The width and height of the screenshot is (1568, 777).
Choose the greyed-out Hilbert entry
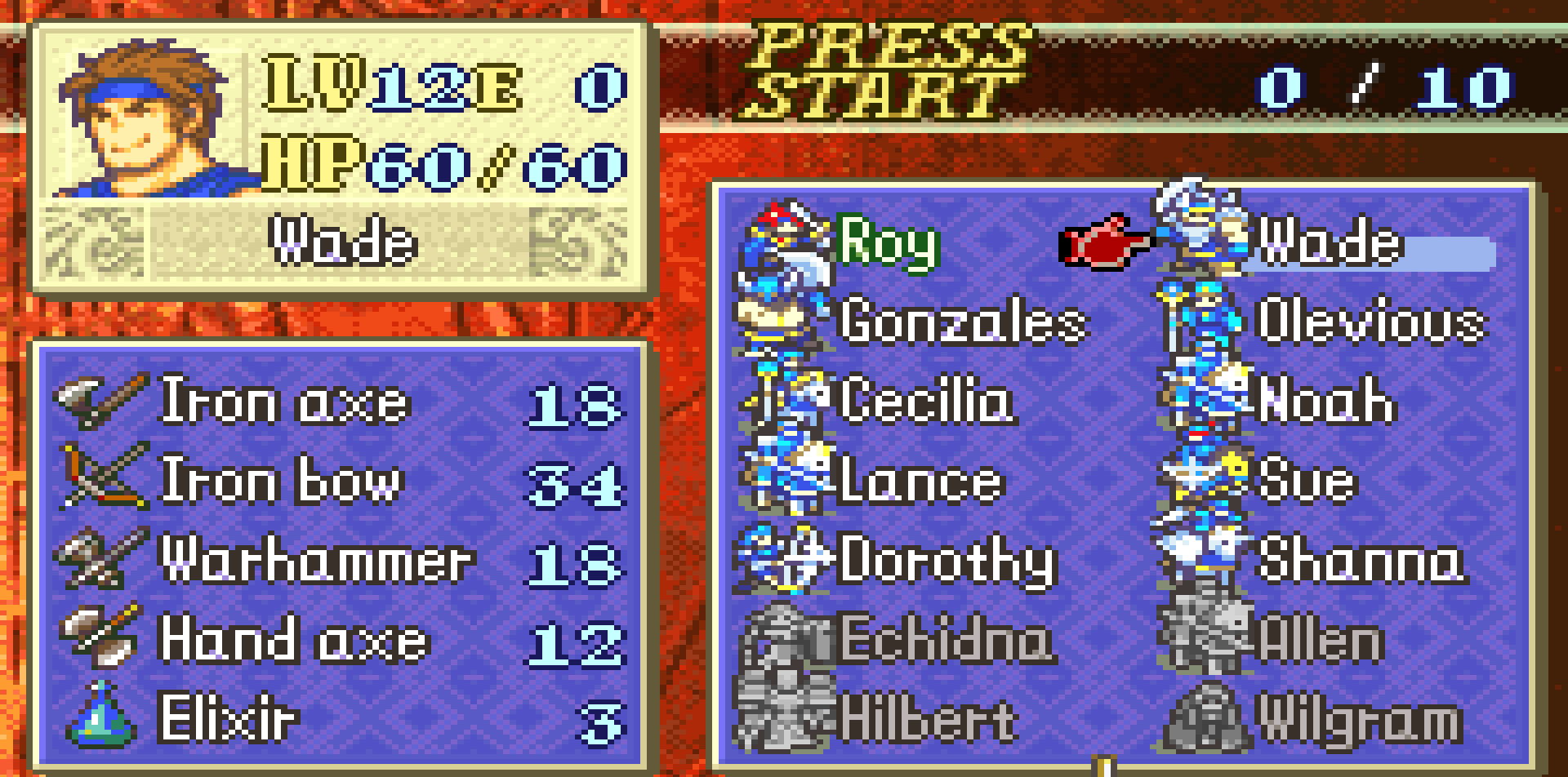coord(929,719)
